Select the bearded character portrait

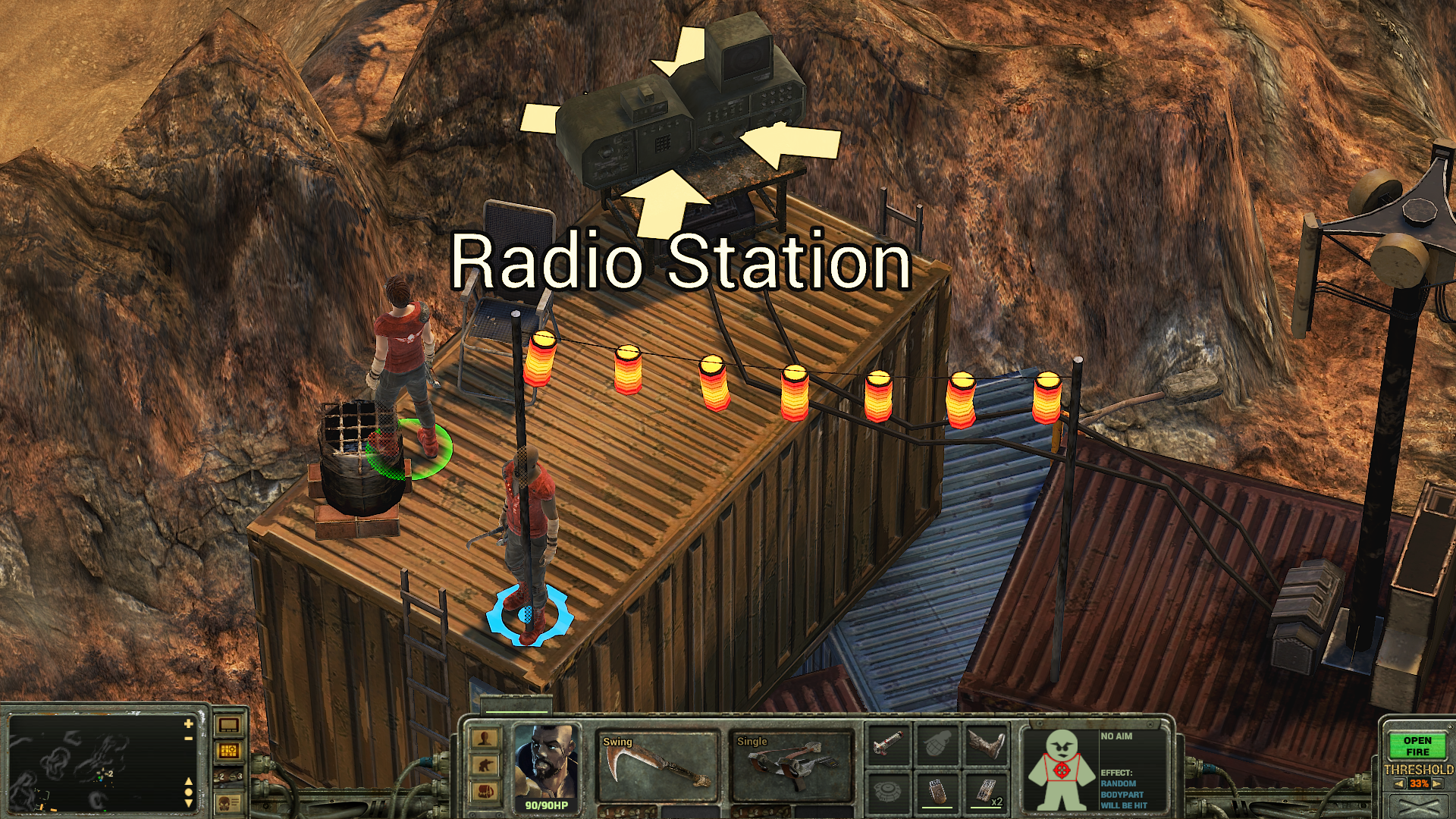546,762
